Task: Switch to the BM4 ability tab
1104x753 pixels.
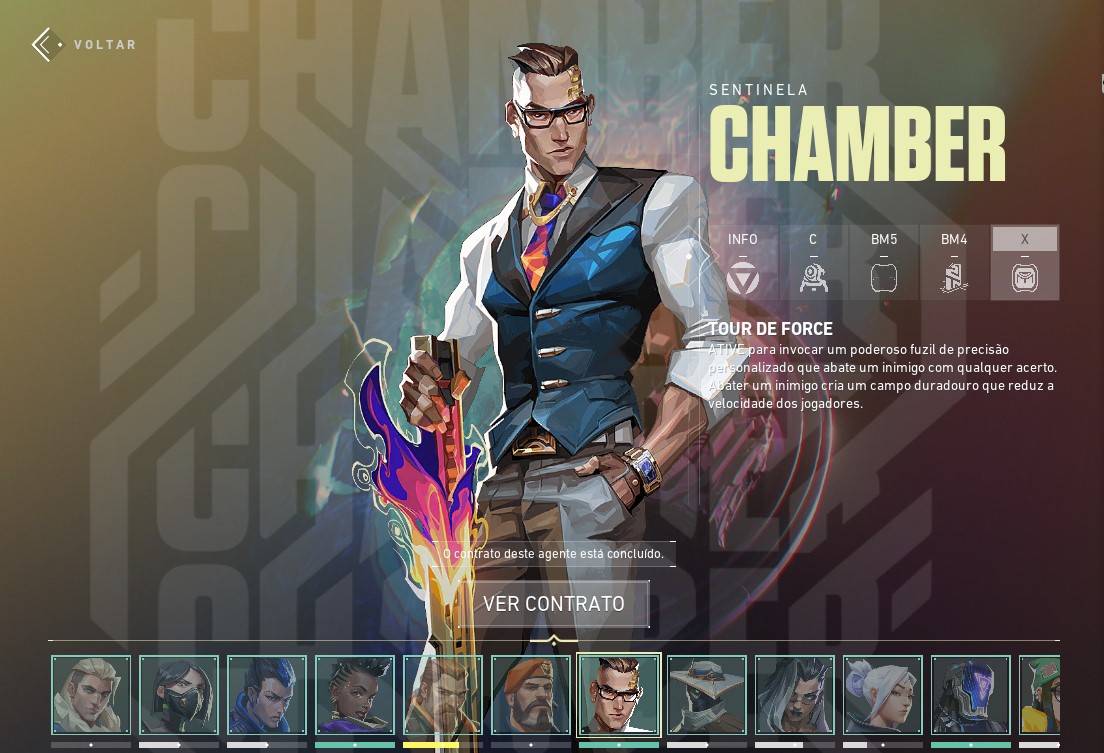Action: click(x=954, y=263)
